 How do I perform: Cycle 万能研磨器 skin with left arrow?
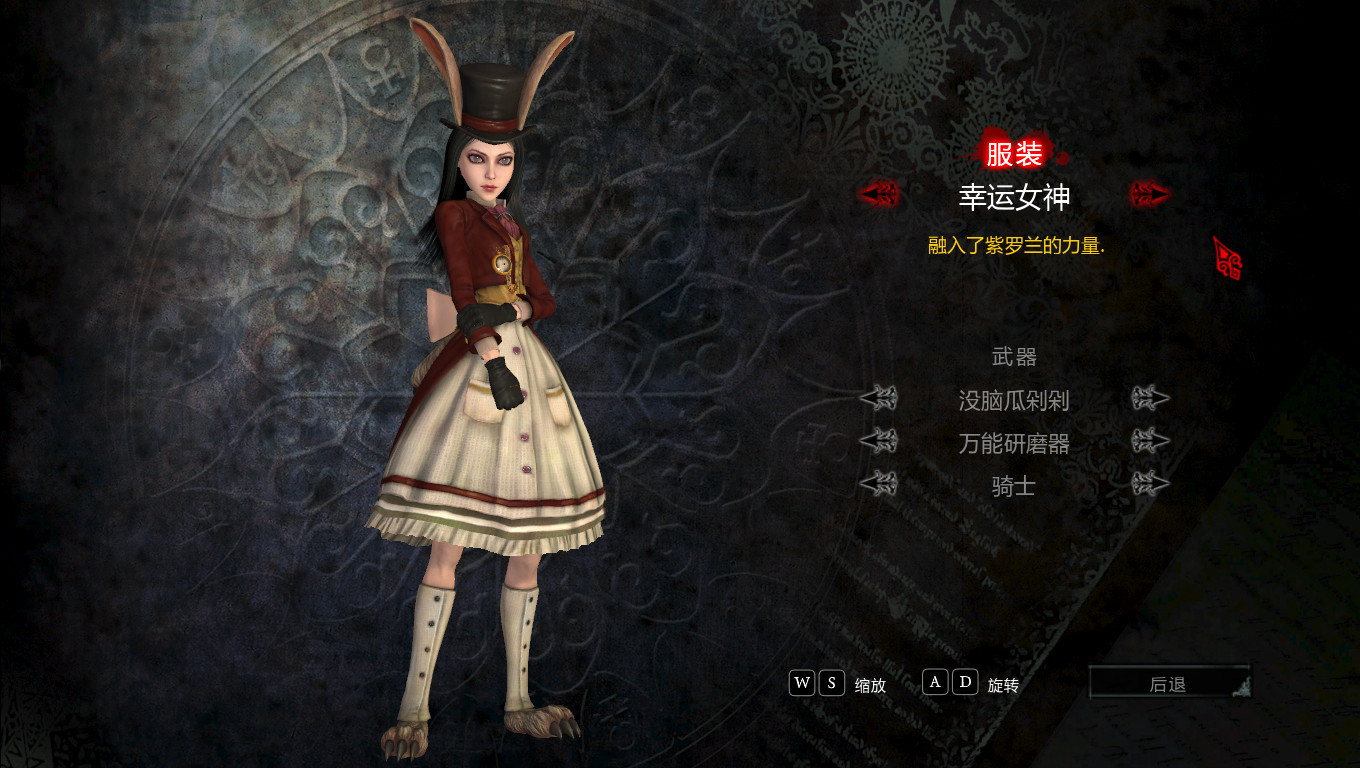tap(879, 441)
